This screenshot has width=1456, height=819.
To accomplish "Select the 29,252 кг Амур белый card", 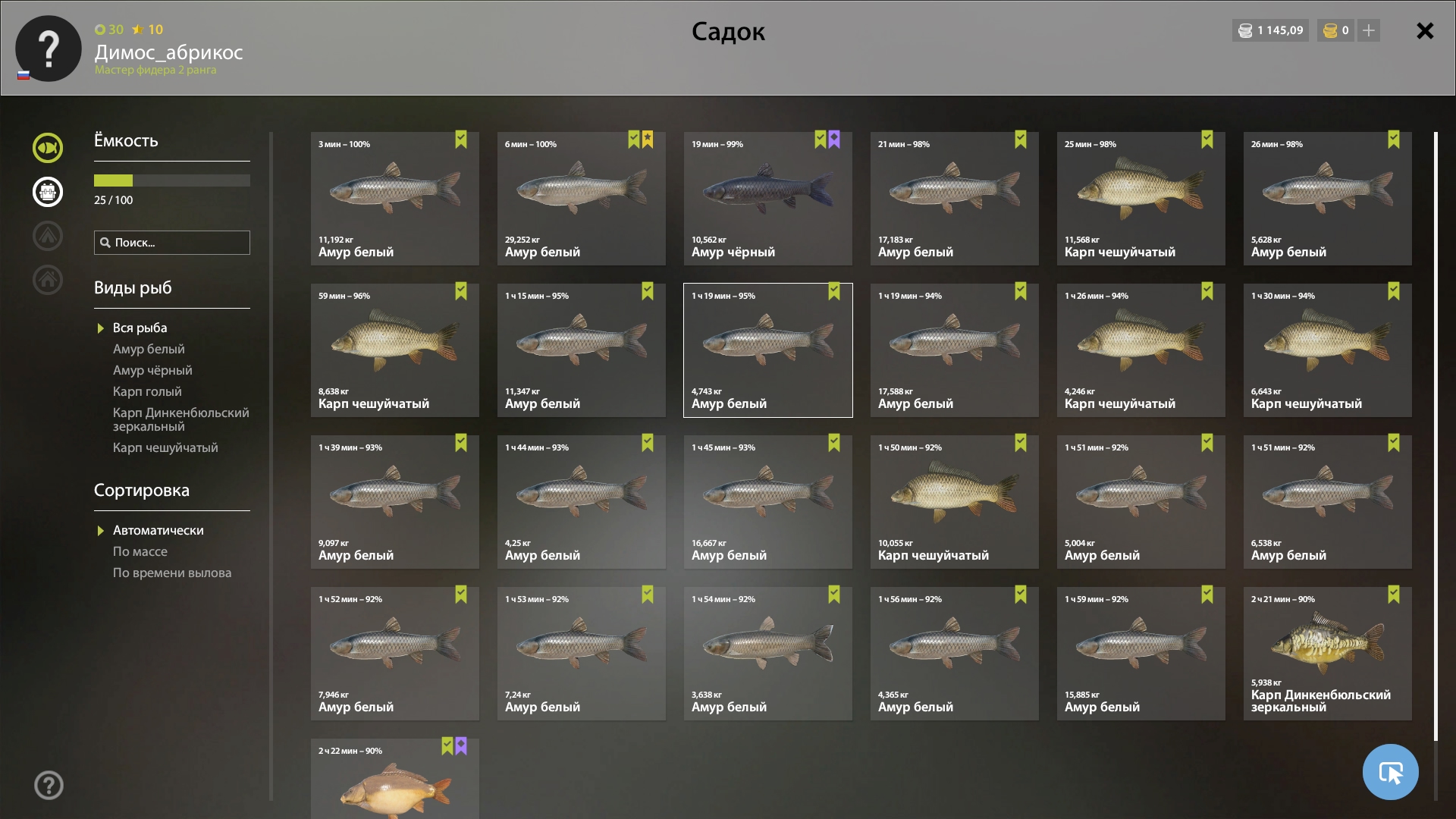I will click(581, 199).
